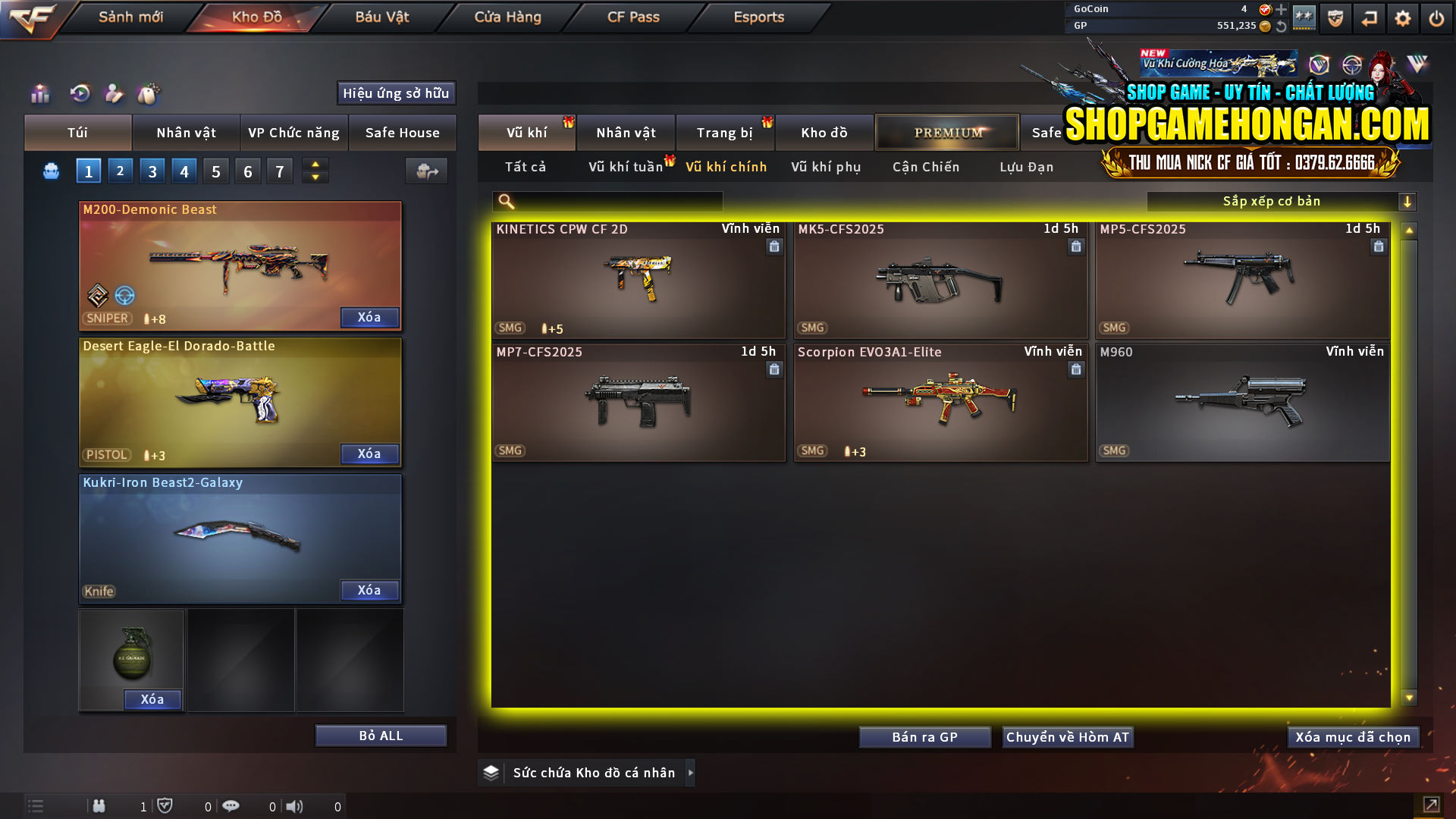
Task: Click the replay history icon above the Túi tab
Action: tap(79, 93)
